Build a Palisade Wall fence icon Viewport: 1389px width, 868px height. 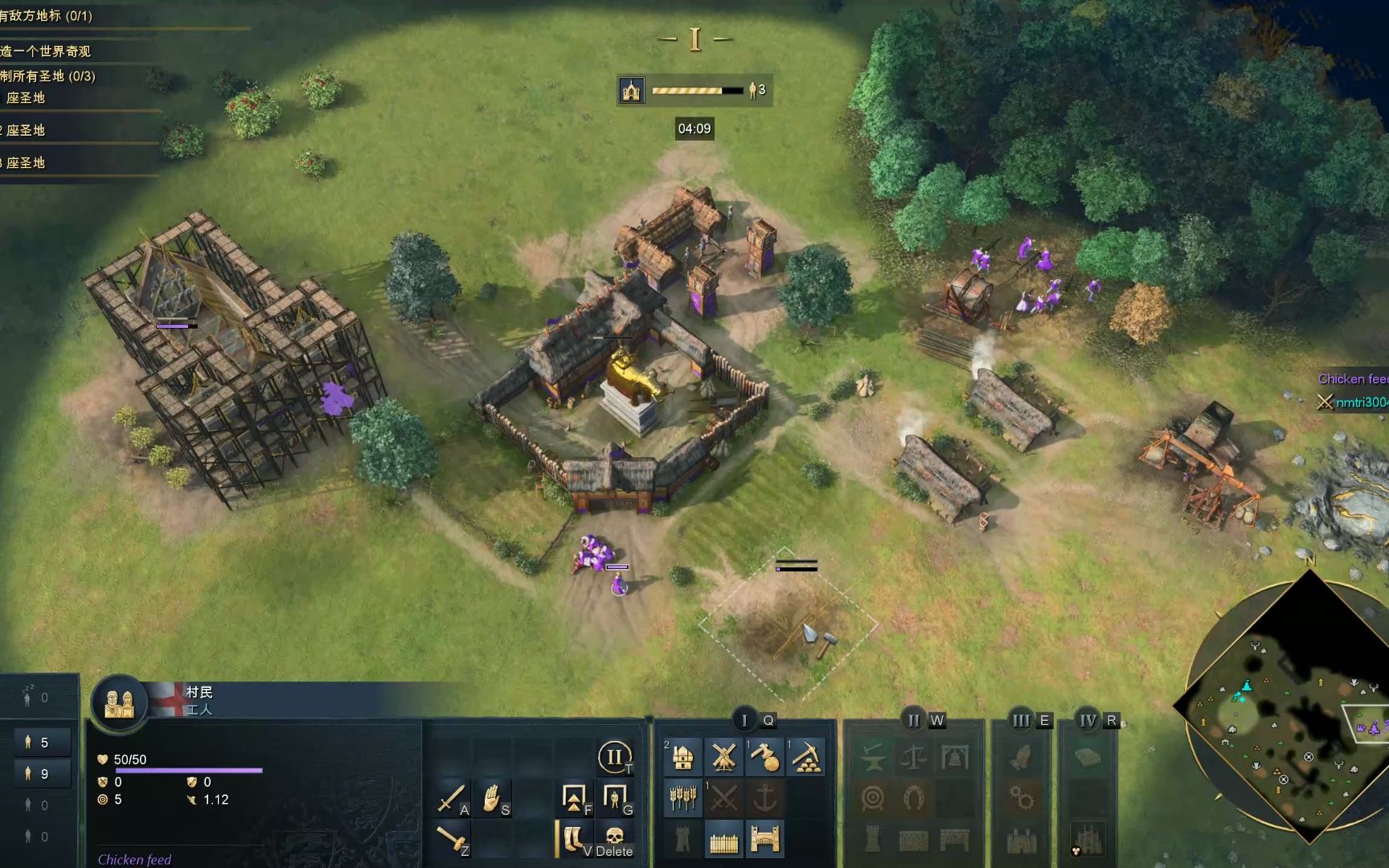point(723,840)
